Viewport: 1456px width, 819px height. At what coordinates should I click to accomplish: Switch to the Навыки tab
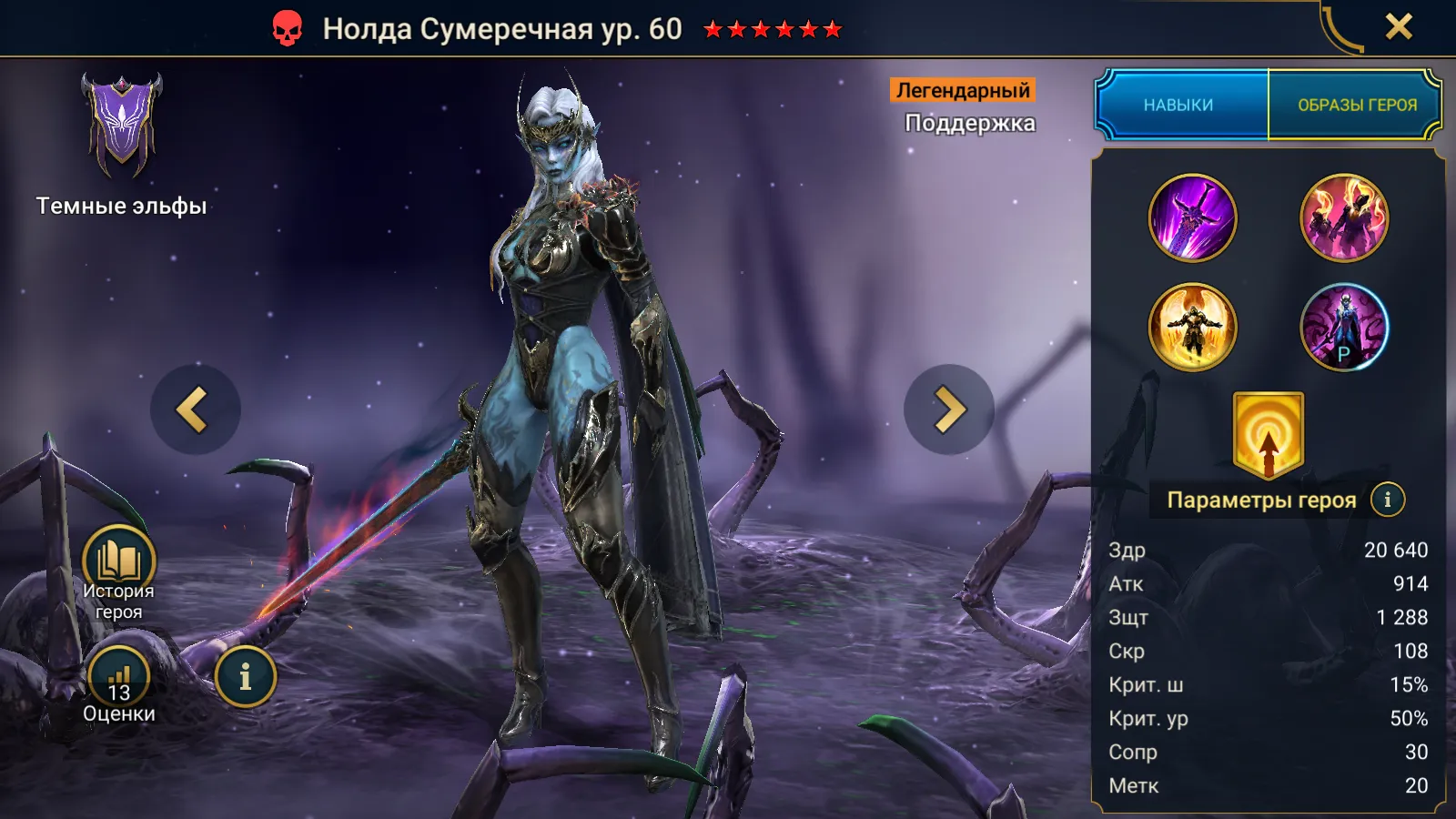[x=1179, y=105]
